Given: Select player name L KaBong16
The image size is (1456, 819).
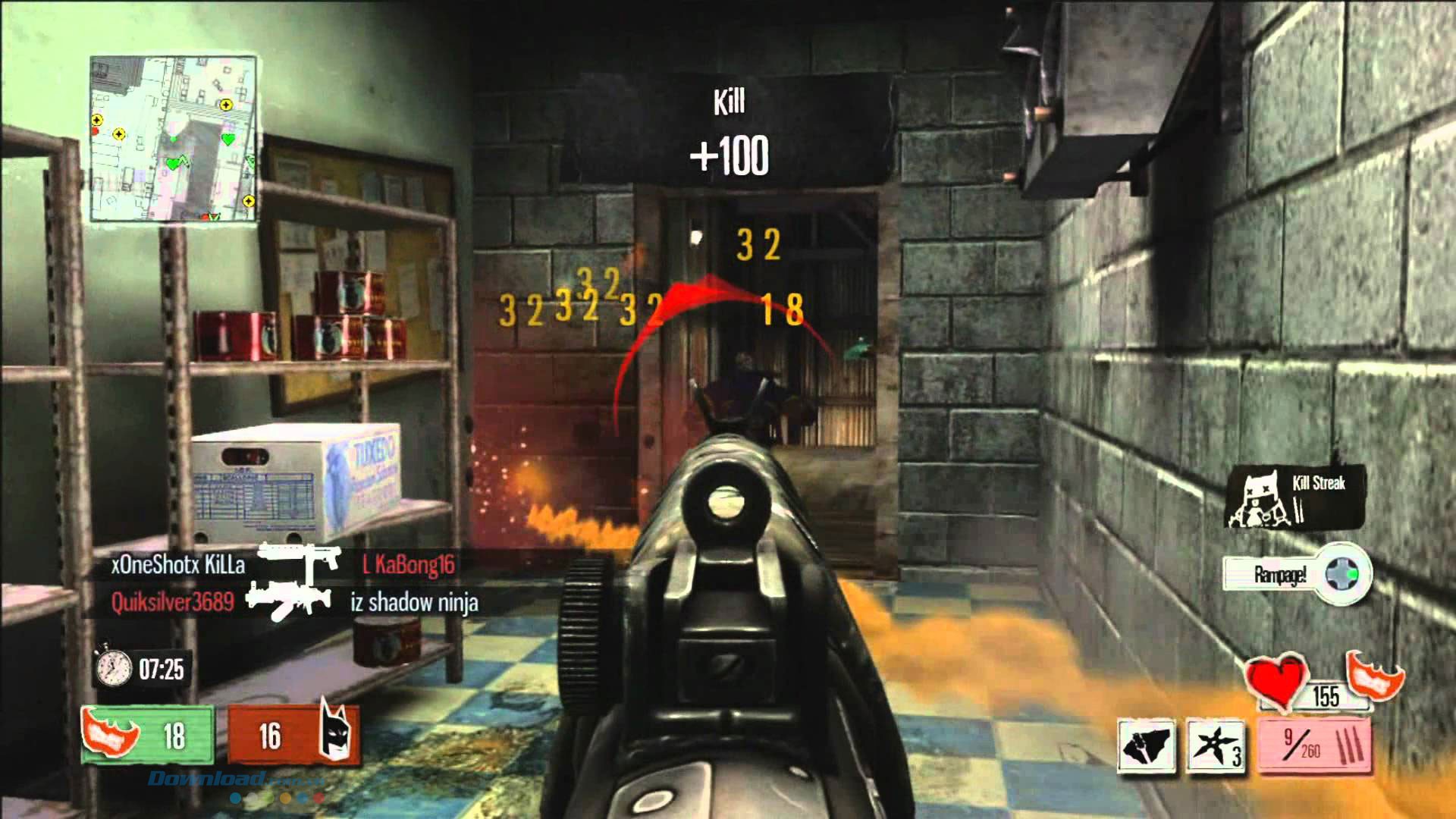Looking at the screenshot, I should click(x=409, y=566).
